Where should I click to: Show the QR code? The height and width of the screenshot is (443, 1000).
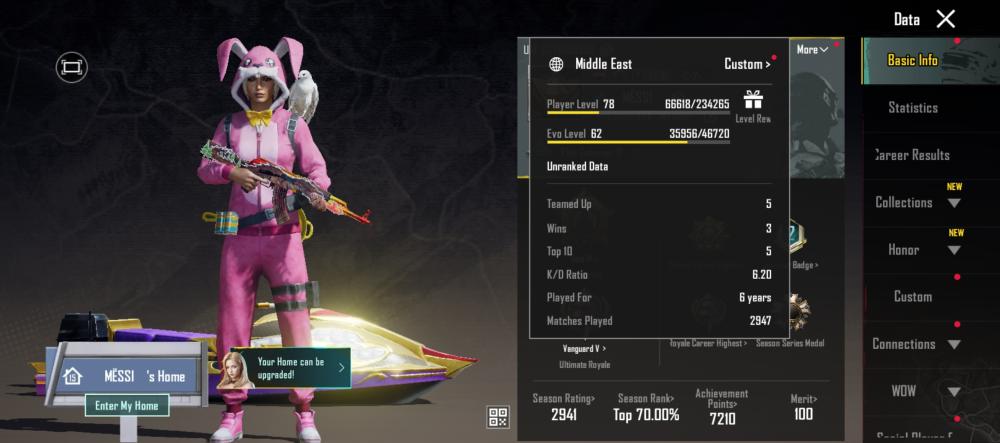498,417
